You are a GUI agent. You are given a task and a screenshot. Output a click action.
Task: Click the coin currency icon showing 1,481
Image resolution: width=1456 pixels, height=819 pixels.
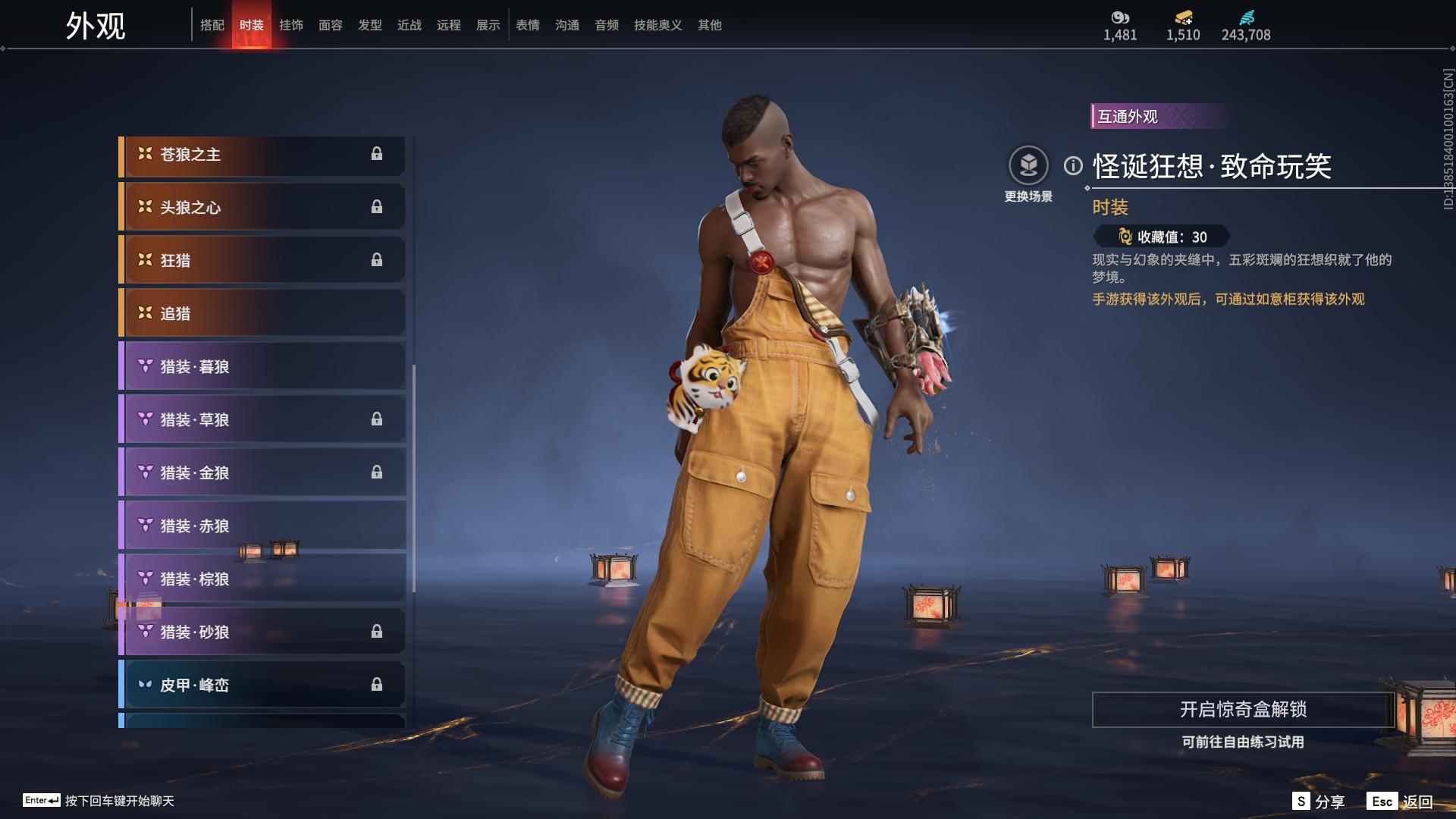coord(1122,16)
